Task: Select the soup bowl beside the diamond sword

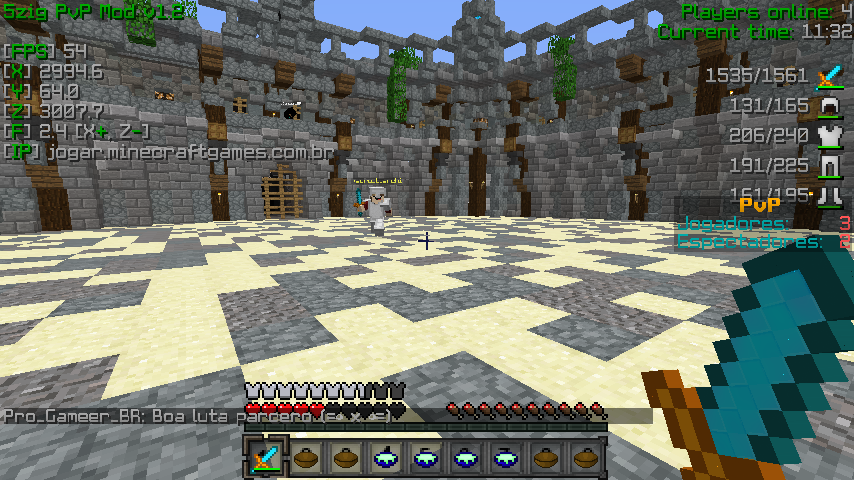Action: [306, 459]
